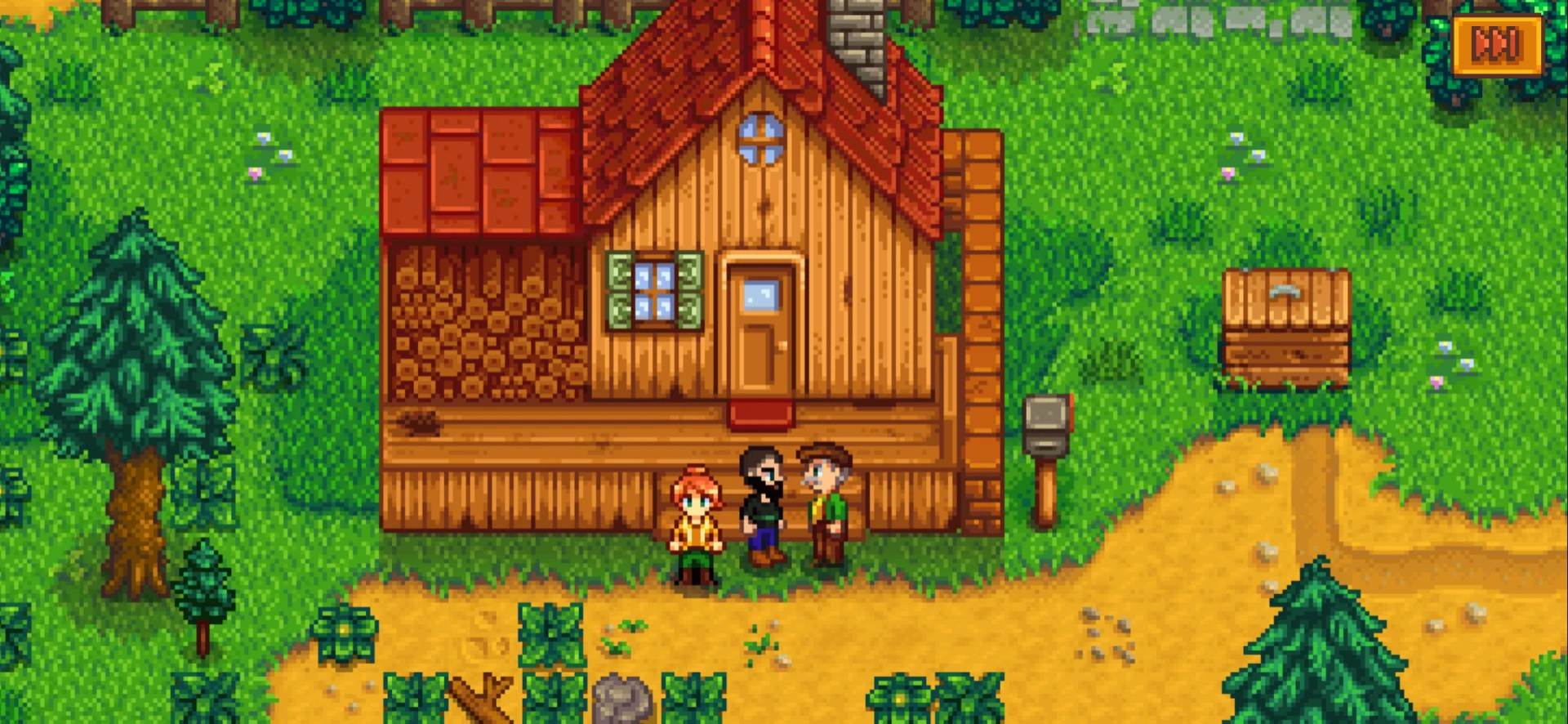The height and width of the screenshot is (724, 1568).
Task: Click the green-shuttered window of the farmhouse
Action: 653,290
